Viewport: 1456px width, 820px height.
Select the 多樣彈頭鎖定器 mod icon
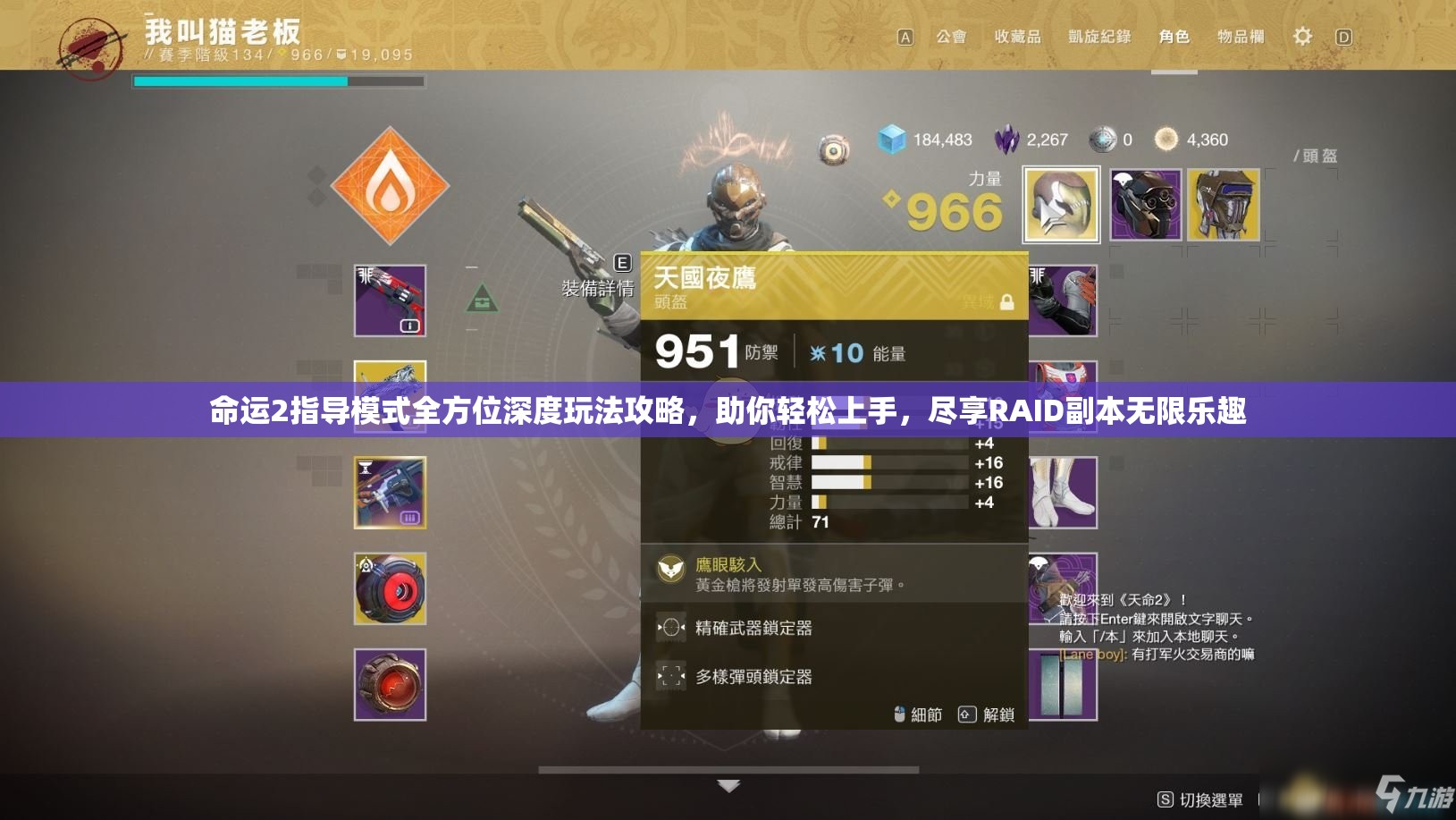click(669, 677)
